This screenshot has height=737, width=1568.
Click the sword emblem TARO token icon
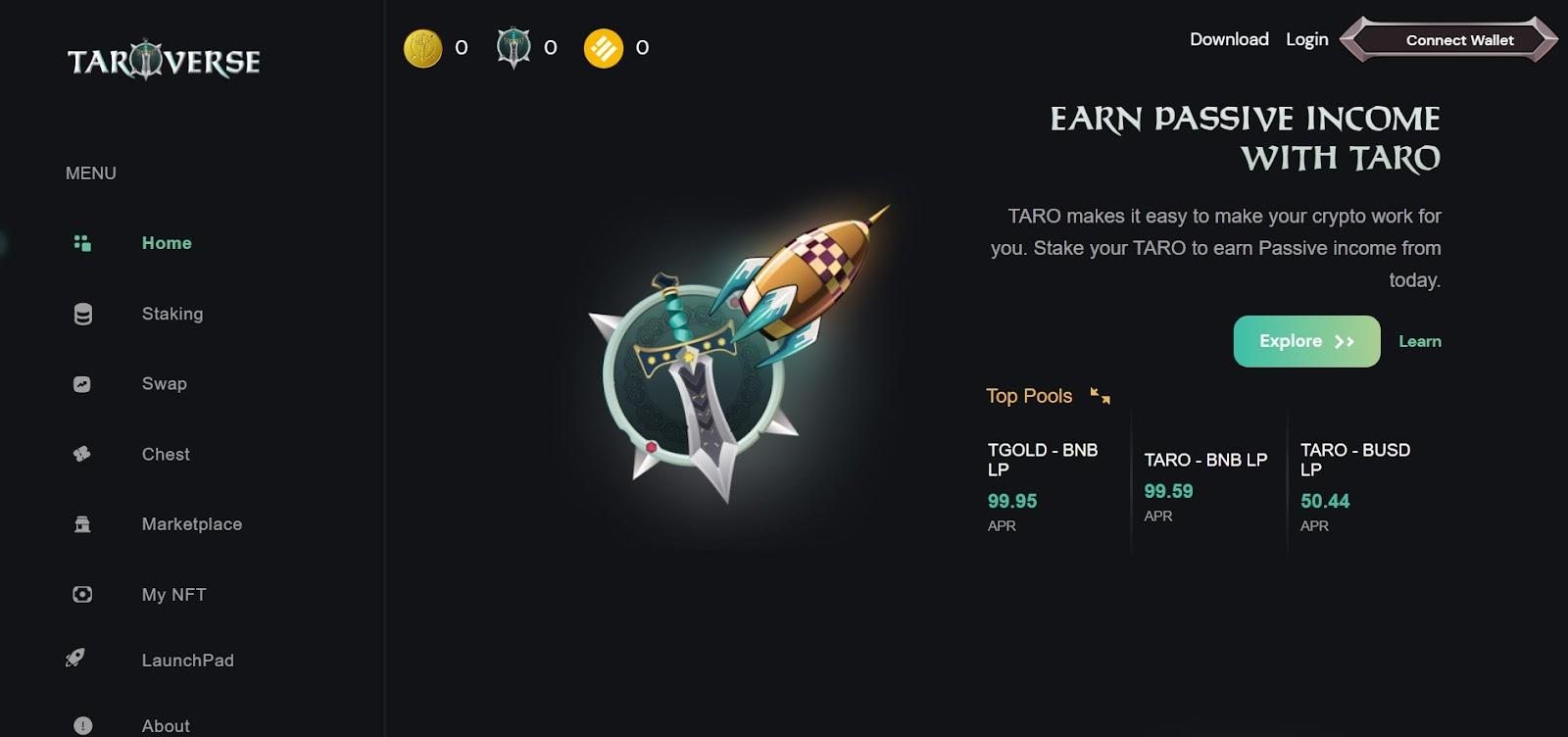(514, 47)
